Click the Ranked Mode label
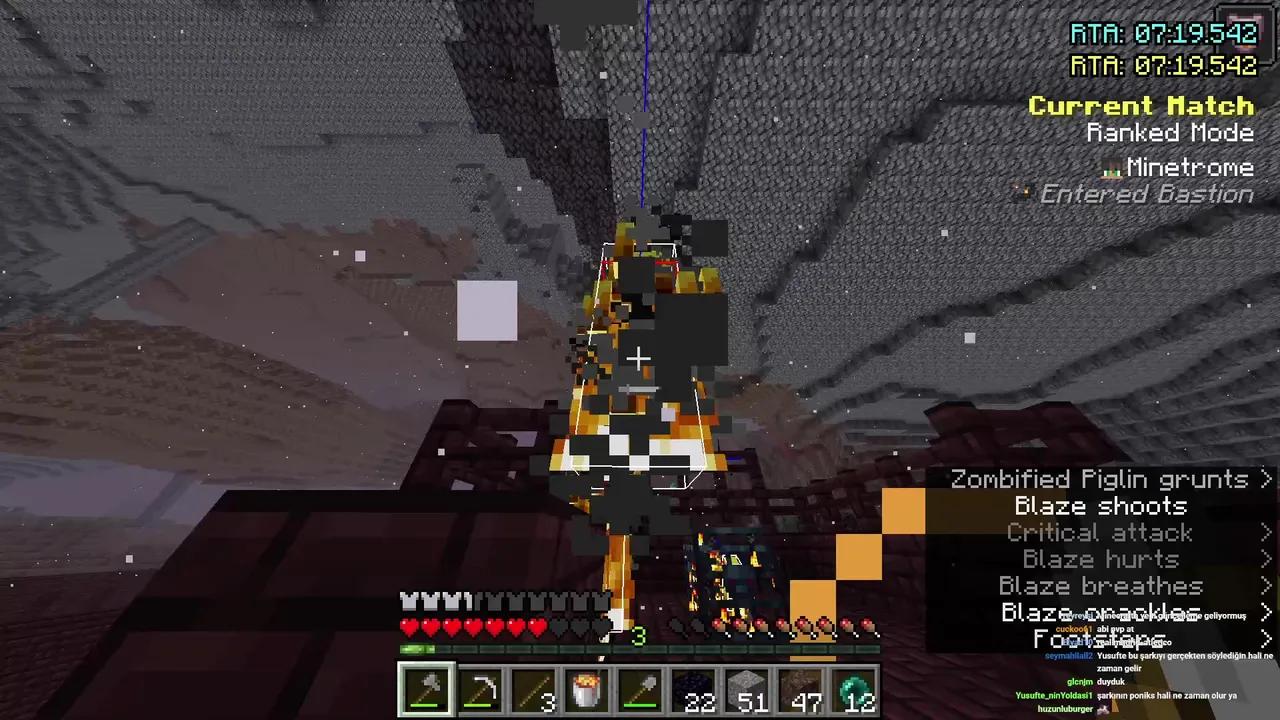The height and width of the screenshot is (720, 1280). click(x=1170, y=132)
